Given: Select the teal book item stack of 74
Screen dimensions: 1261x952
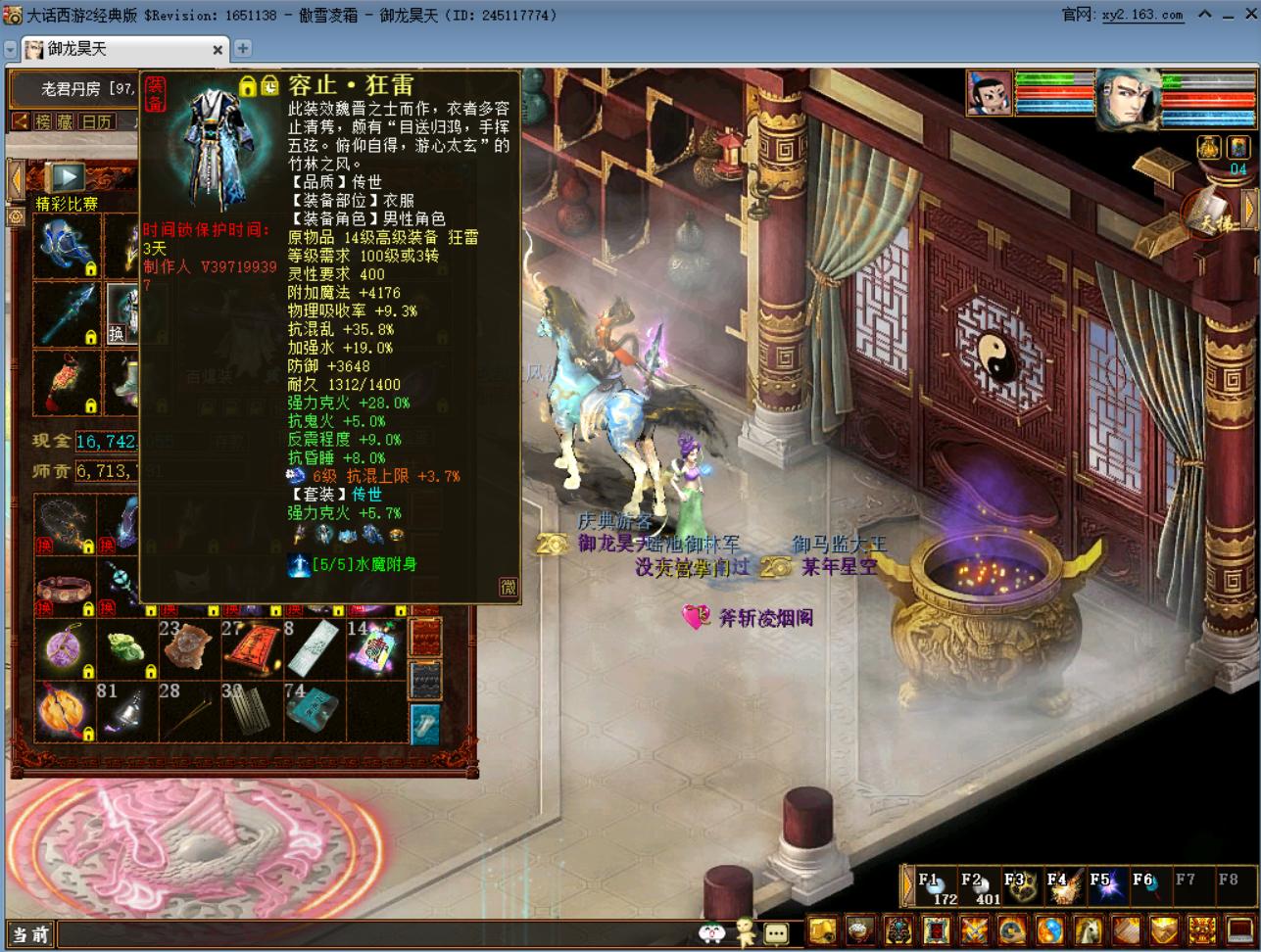Looking at the screenshot, I should point(313,709).
